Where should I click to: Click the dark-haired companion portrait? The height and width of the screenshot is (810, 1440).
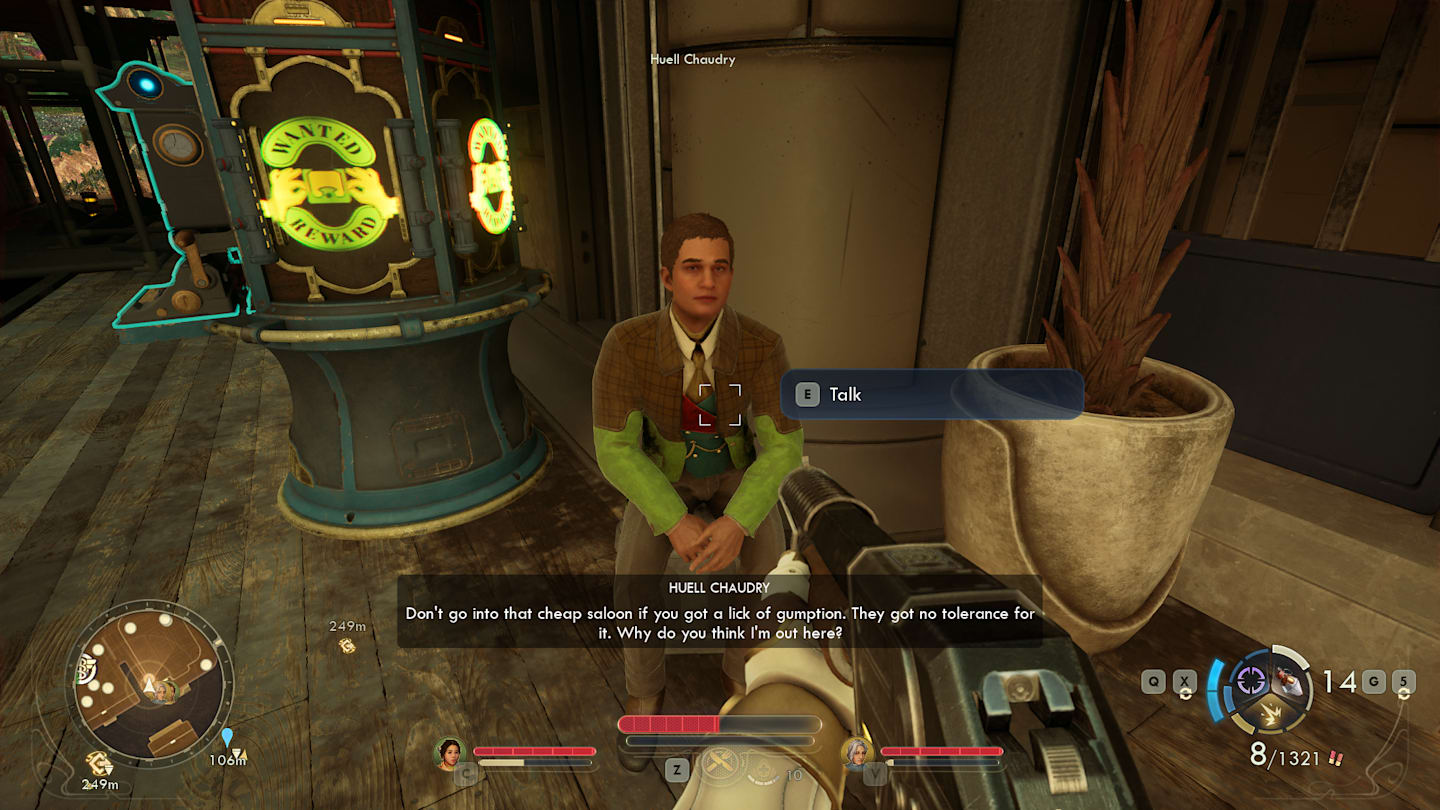(x=450, y=753)
